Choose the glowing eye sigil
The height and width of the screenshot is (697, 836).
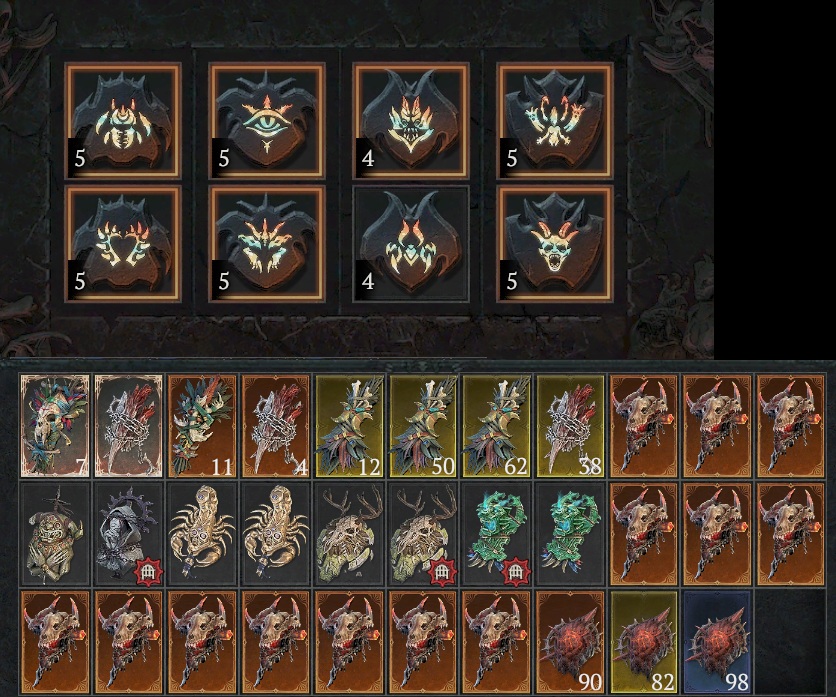point(266,120)
